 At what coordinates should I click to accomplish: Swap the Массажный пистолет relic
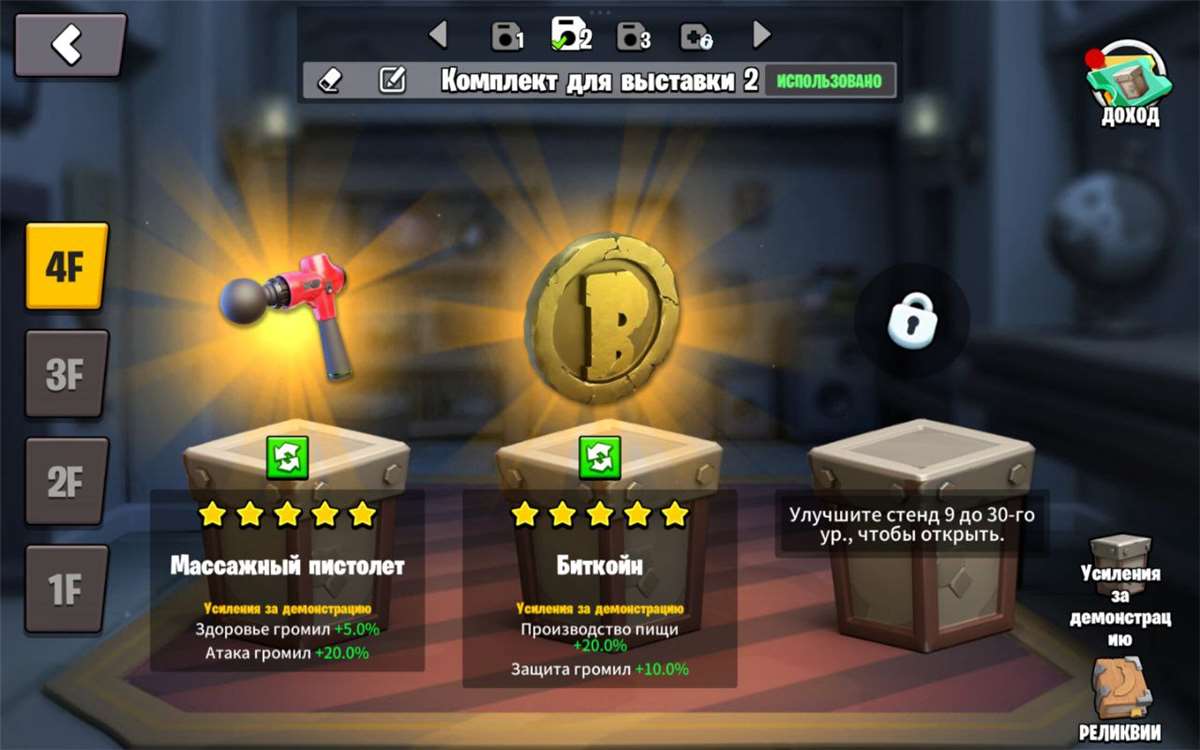pos(288,457)
